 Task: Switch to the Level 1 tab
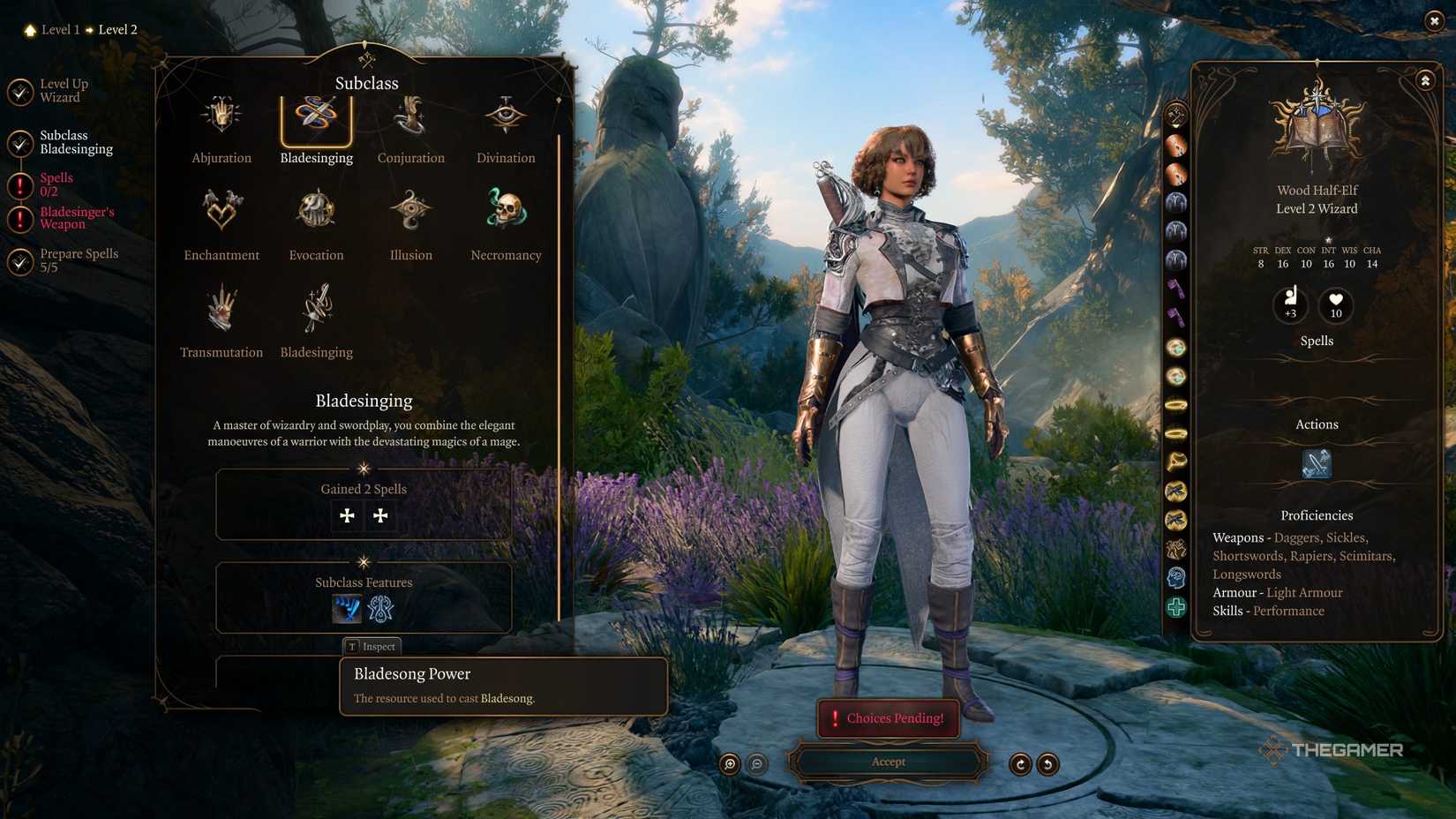[60, 29]
